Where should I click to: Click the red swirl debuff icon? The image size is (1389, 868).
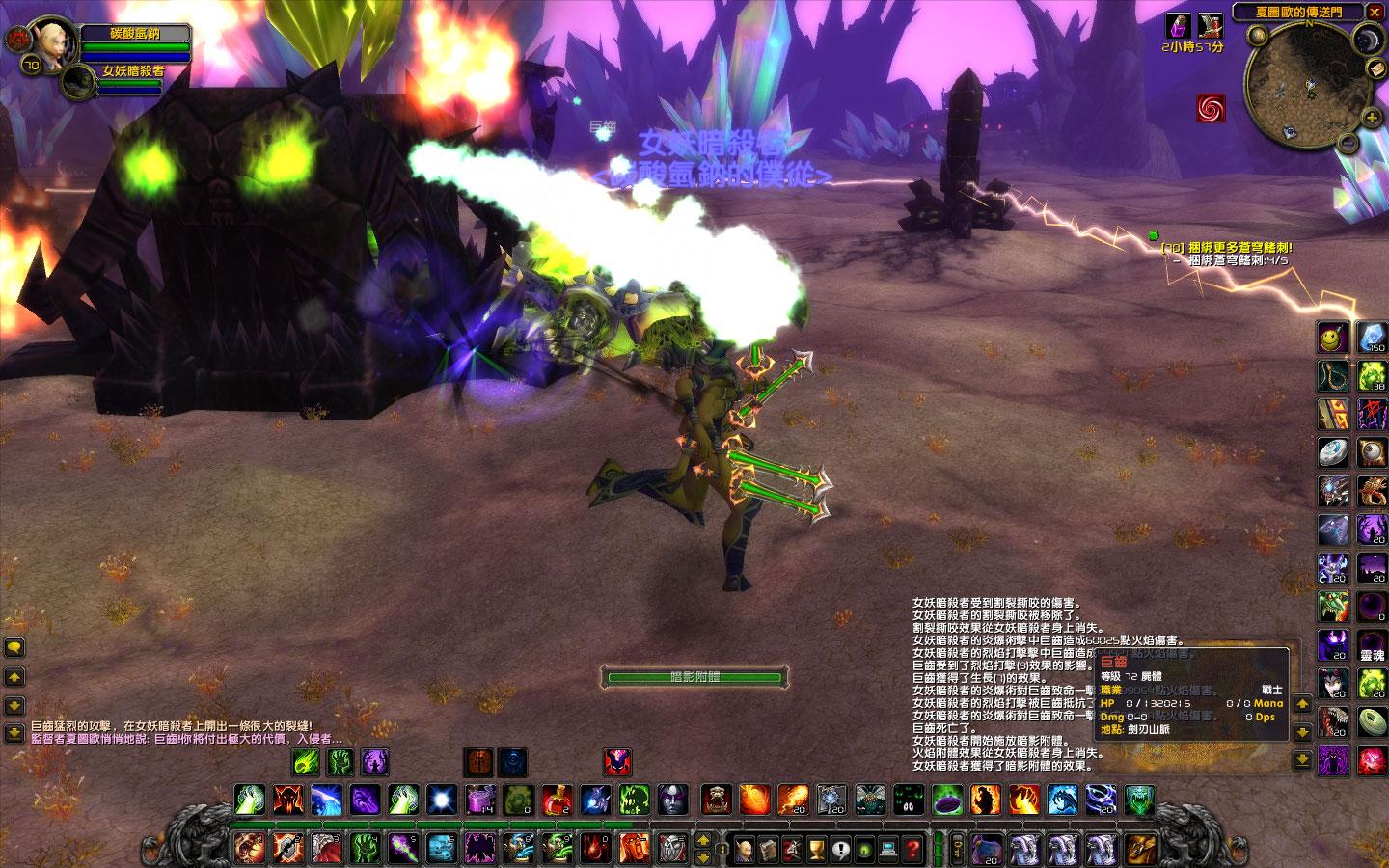pyautogui.click(x=1210, y=108)
